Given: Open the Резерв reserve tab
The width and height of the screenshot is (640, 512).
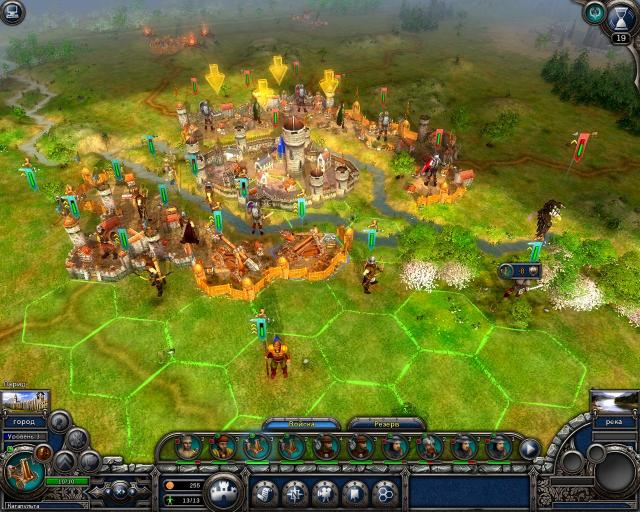Looking at the screenshot, I should coord(387,424).
